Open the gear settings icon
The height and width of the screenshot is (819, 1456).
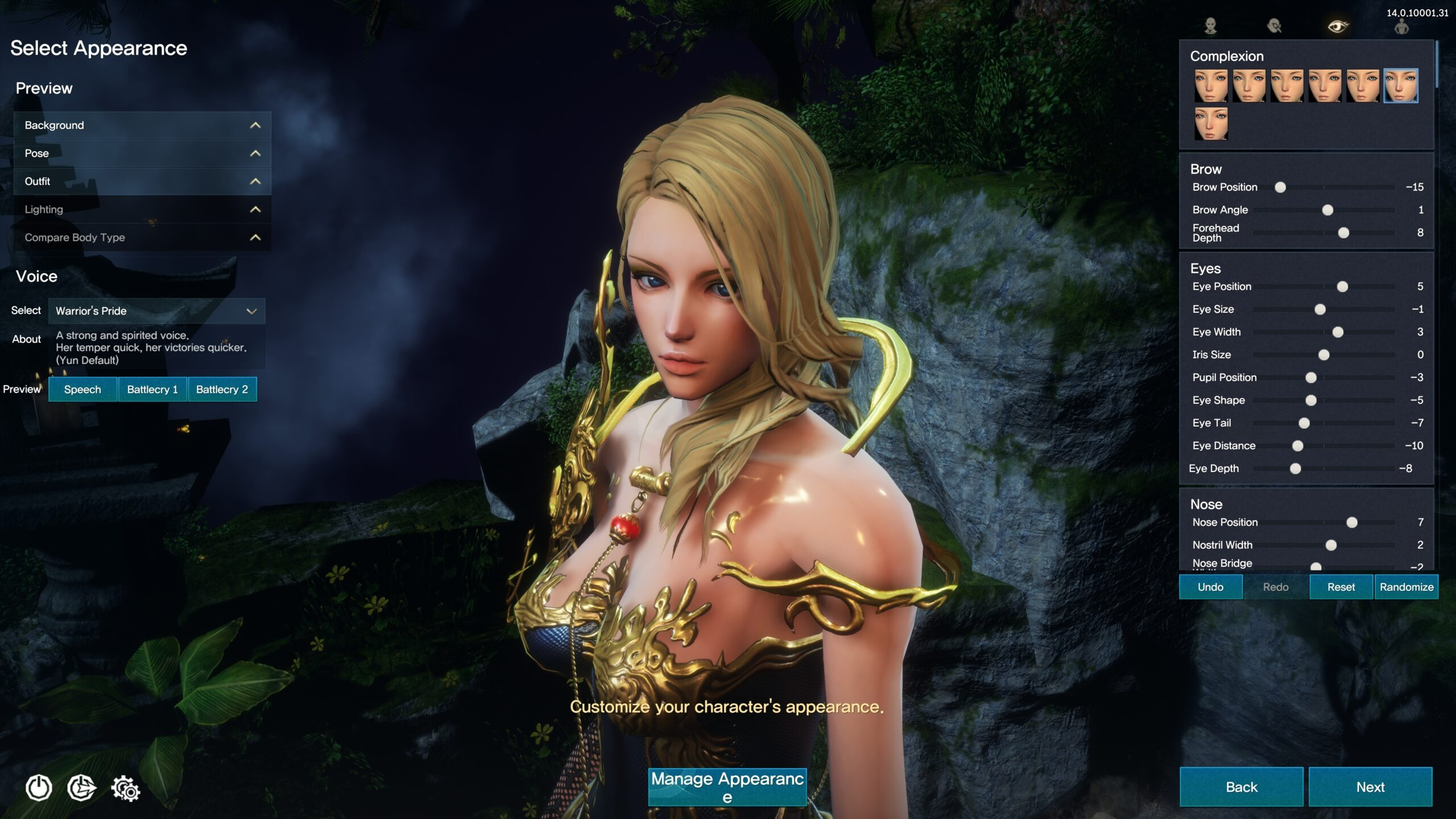(125, 789)
